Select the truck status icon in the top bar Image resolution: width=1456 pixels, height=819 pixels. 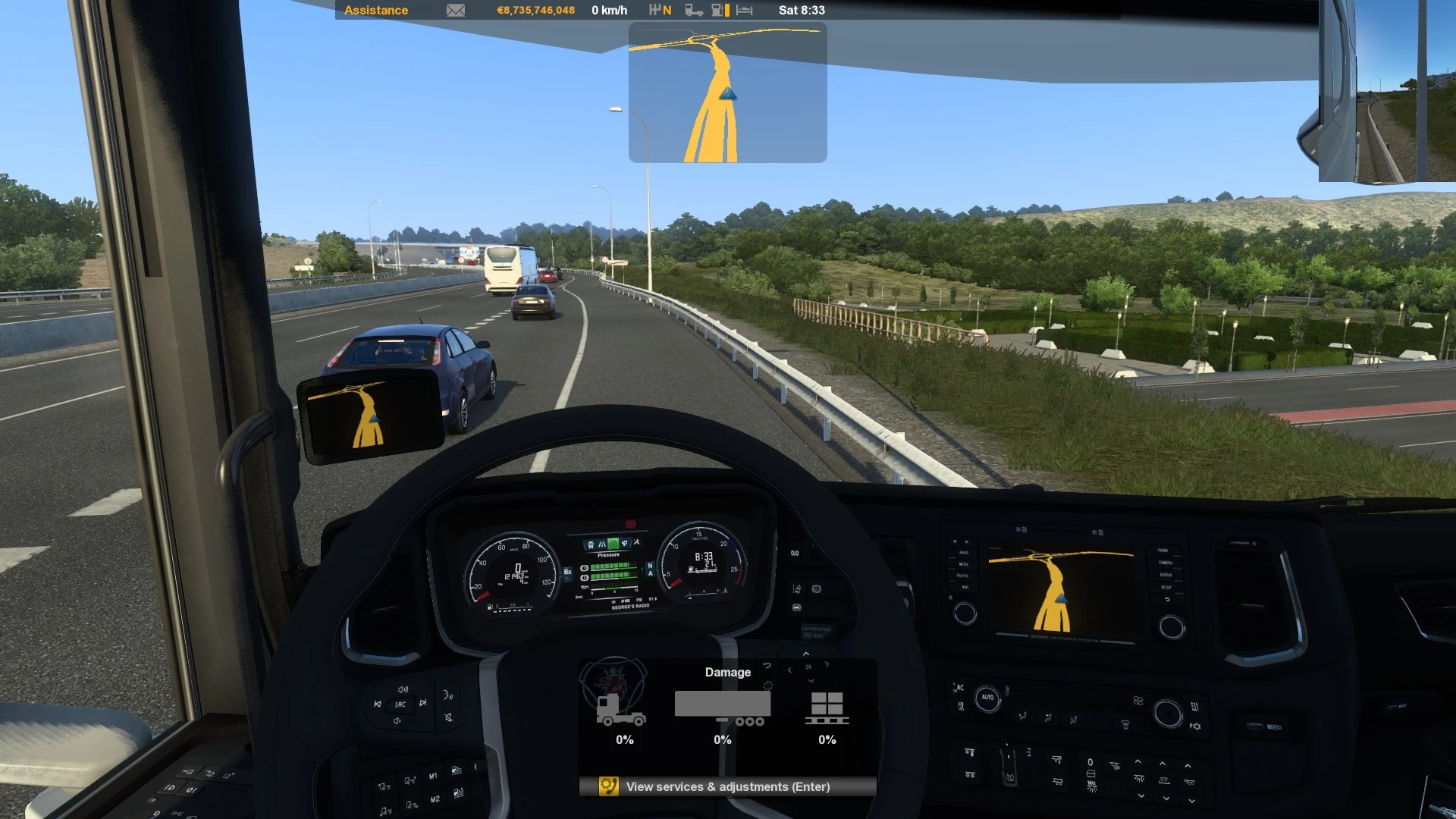693,10
